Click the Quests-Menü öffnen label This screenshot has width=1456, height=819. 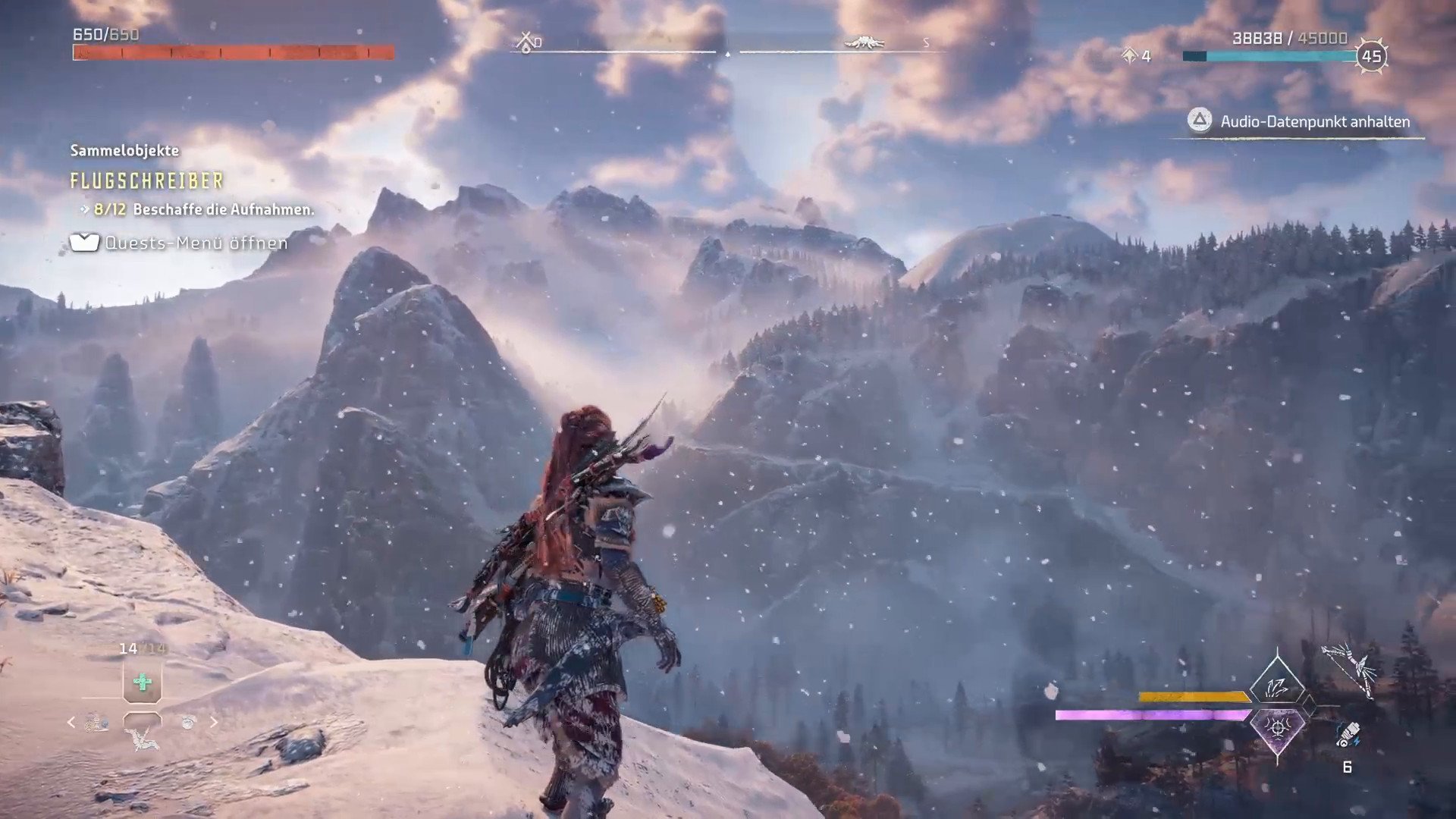[196, 243]
